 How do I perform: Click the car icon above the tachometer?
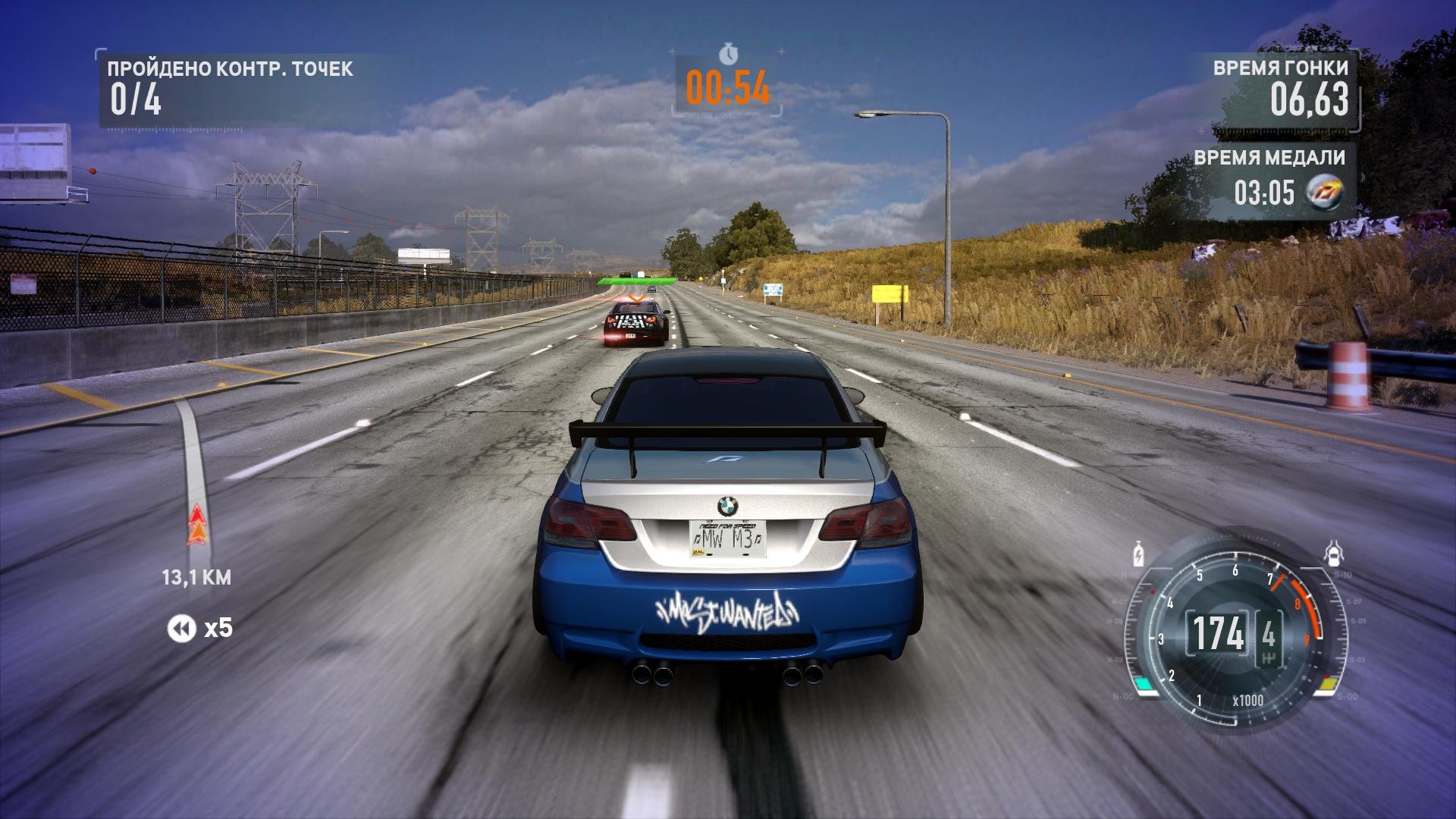1333,554
